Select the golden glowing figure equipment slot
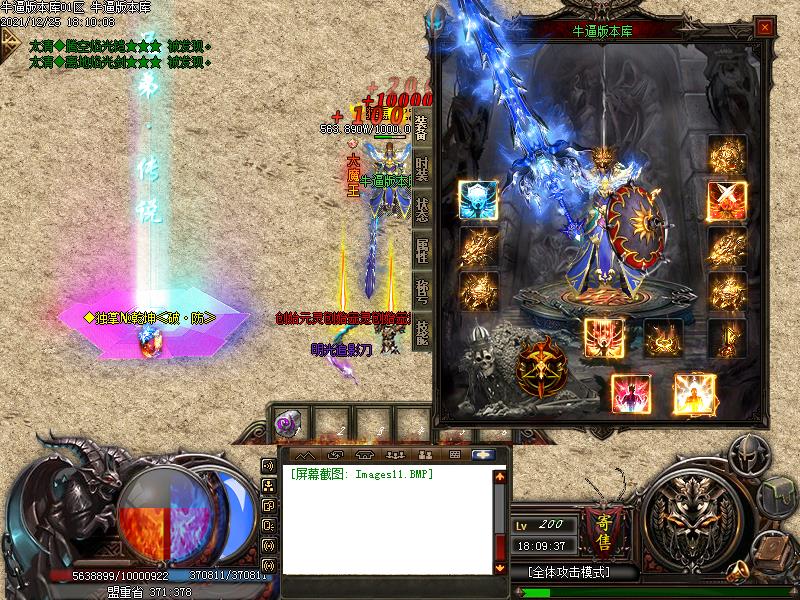 694,393
